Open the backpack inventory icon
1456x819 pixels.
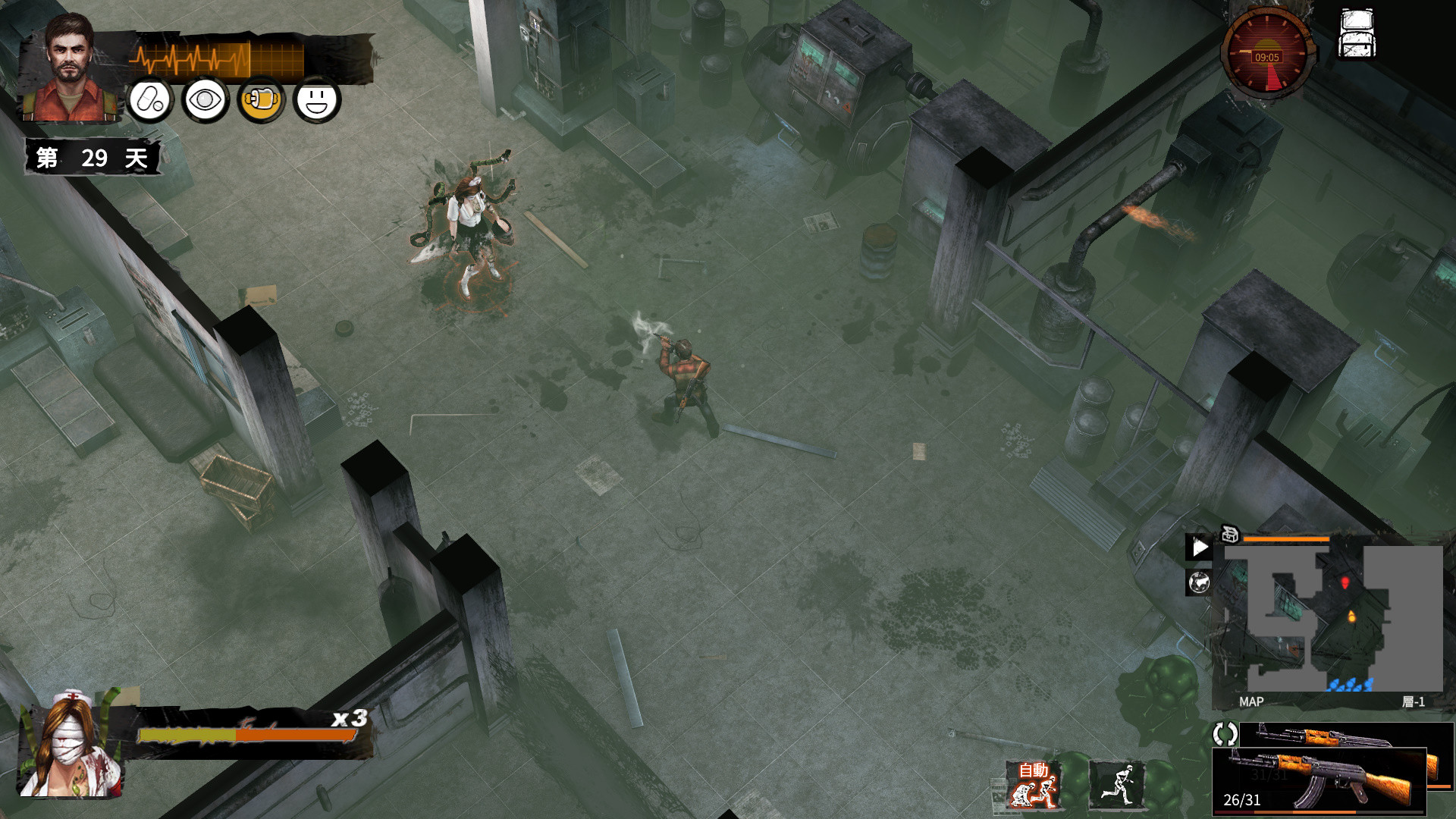pyautogui.click(x=1357, y=34)
